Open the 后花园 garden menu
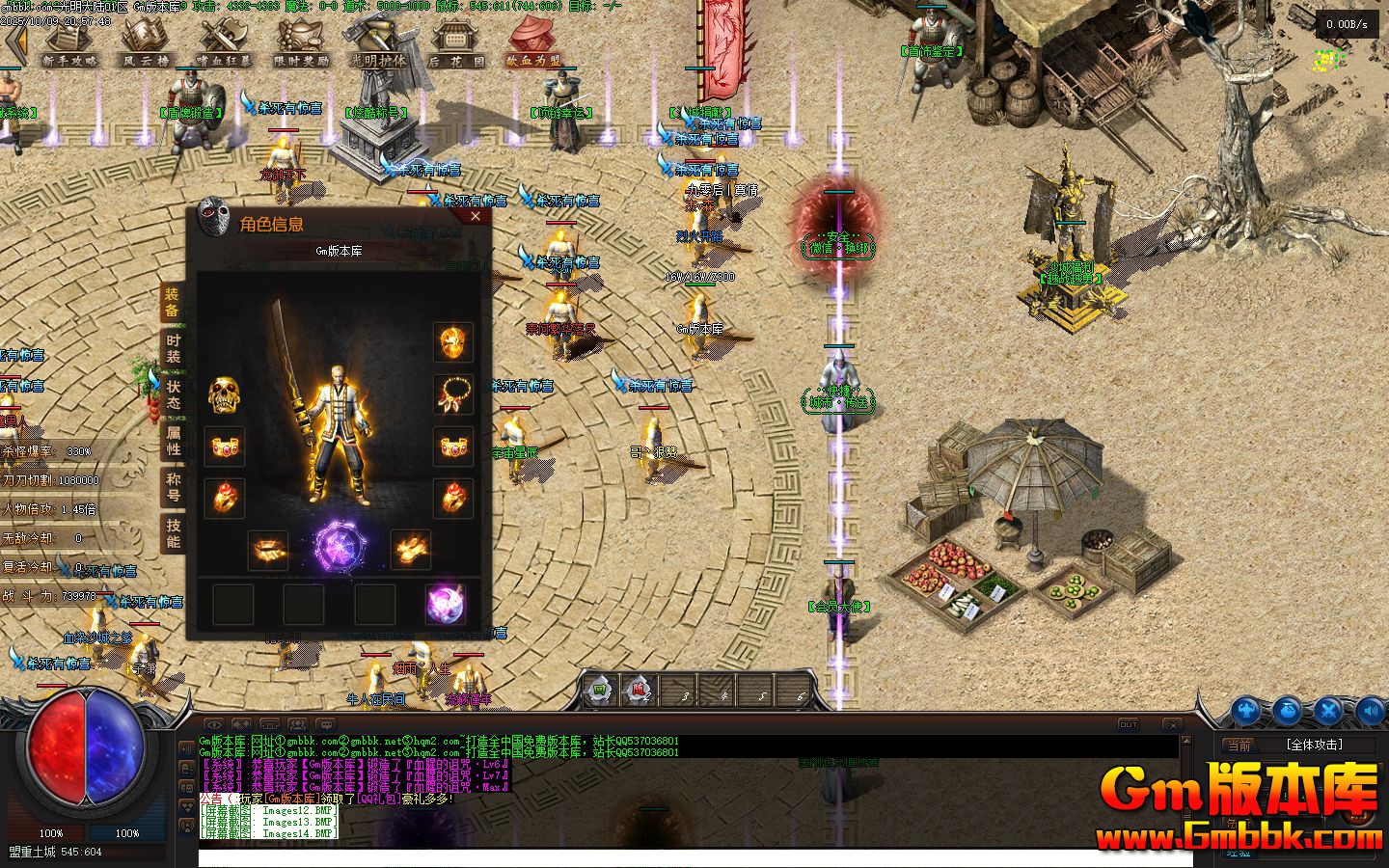 456,44
